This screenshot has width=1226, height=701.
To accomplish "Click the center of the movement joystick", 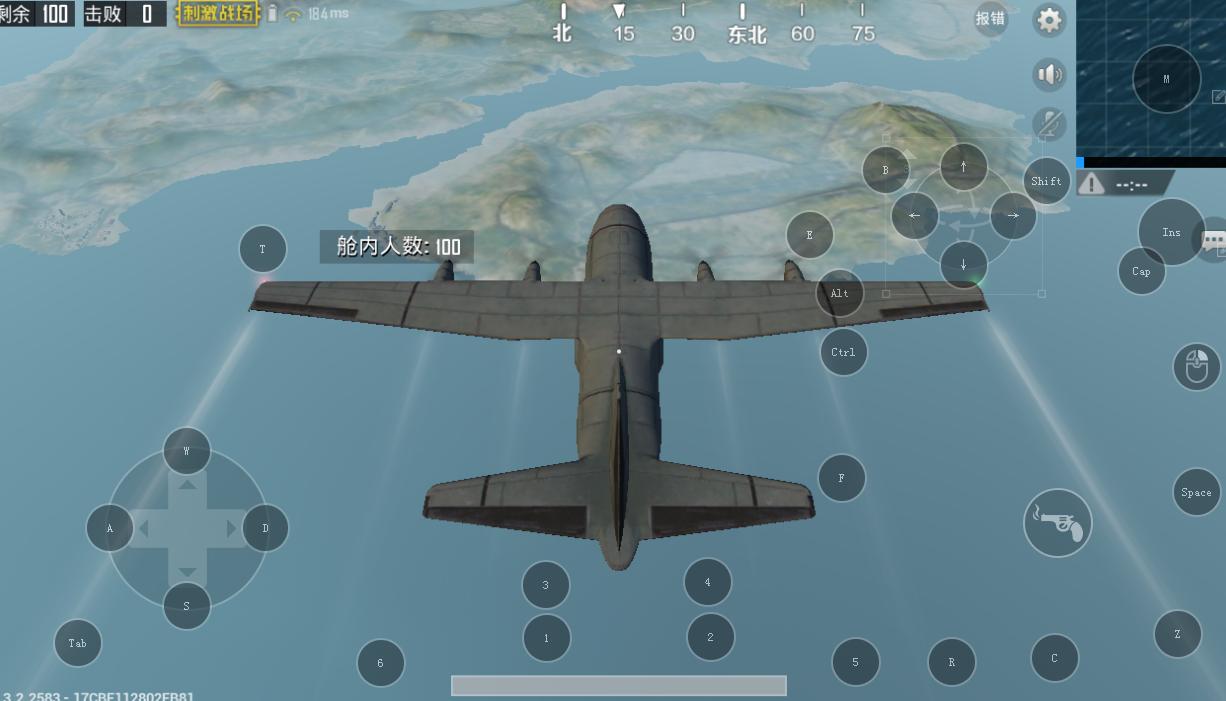I will [187, 528].
